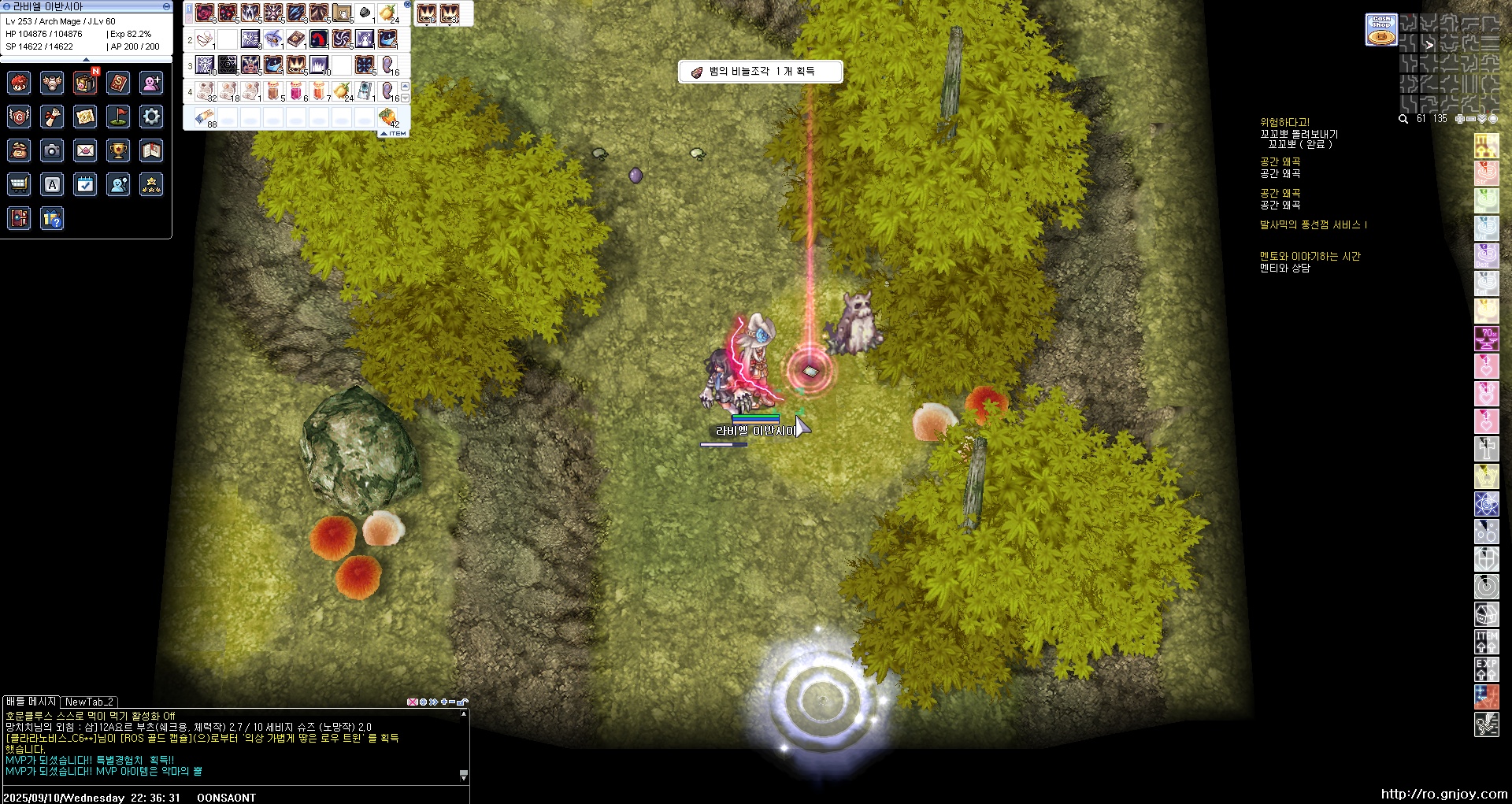This screenshot has width=1512, height=804.
Task: Open the attendance calendar check icon
Action: [85, 184]
